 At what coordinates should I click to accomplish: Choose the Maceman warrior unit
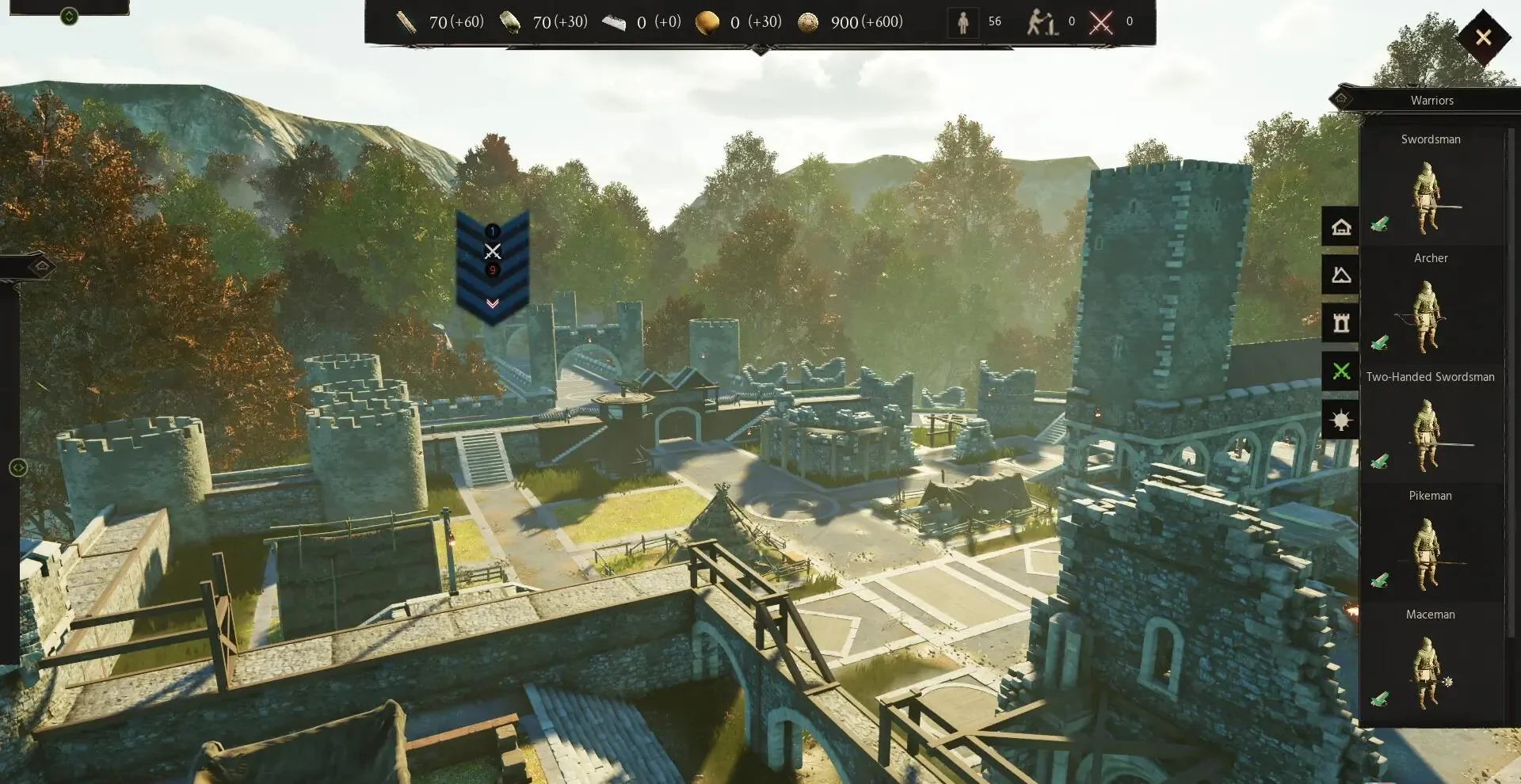1430,665
